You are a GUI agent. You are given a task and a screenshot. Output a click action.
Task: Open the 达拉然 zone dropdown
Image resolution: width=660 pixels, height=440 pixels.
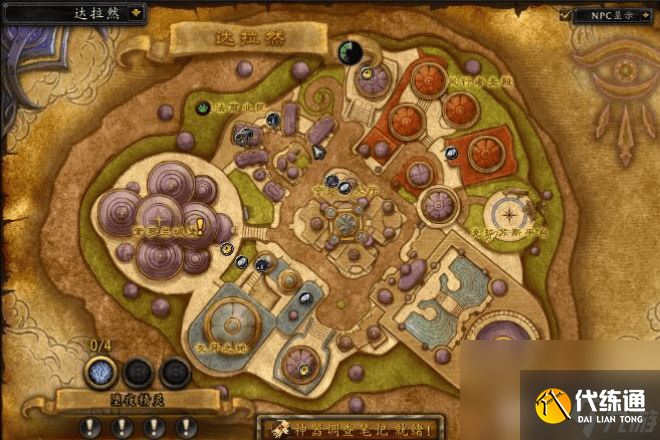(x=134, y=14)
